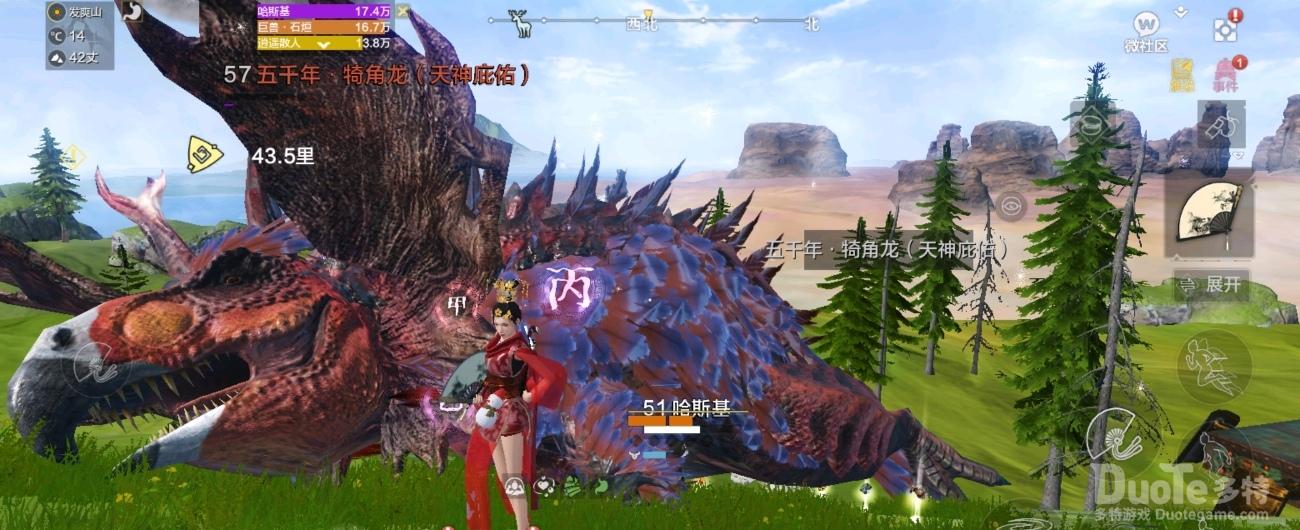The width and height of the screenshot is (1300, 530).
Task: Select the folding fan weapon slot
Action: pos(1209,213)
